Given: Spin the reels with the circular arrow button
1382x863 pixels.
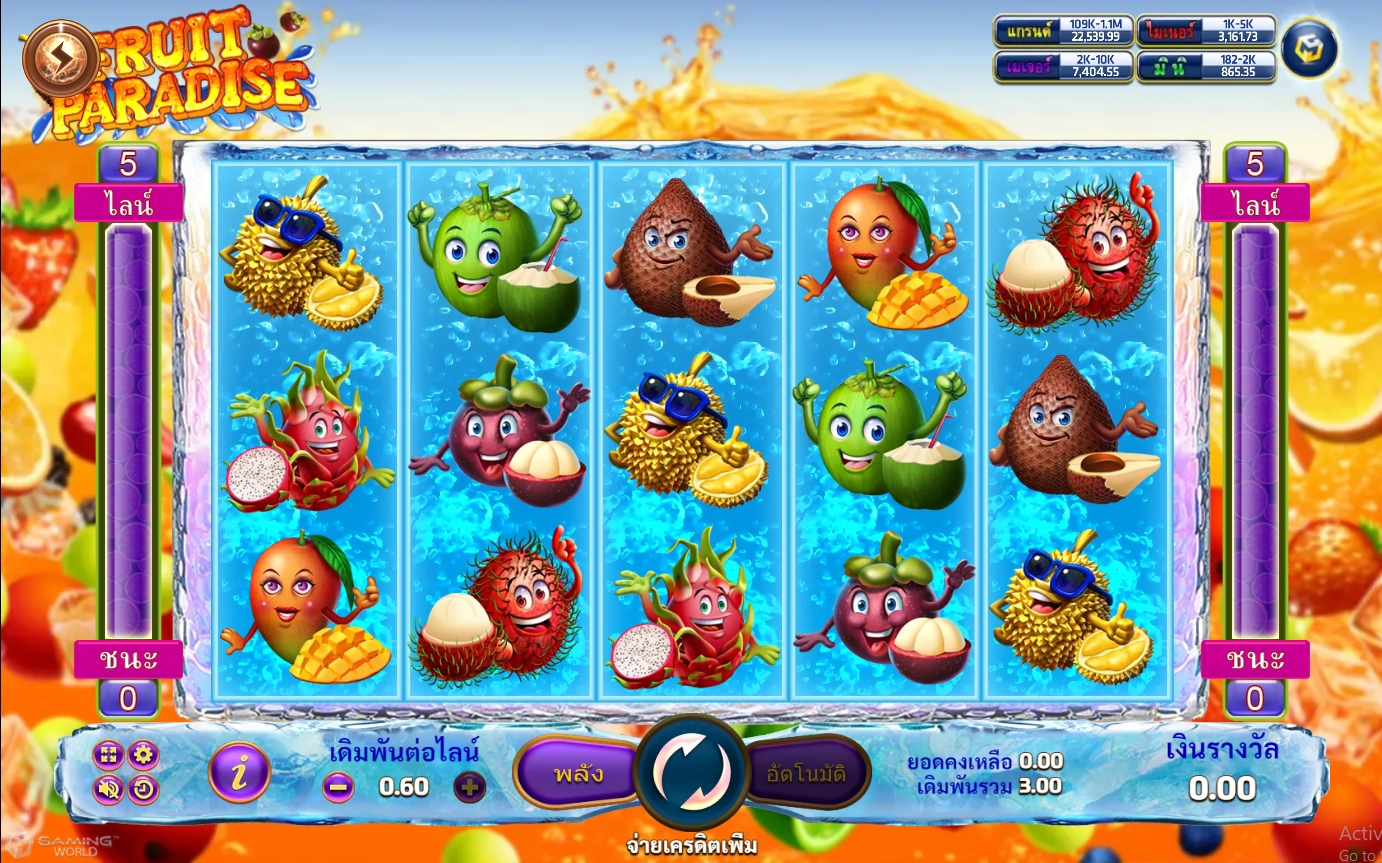Looking at the screenshot, I should coord(691,772).
